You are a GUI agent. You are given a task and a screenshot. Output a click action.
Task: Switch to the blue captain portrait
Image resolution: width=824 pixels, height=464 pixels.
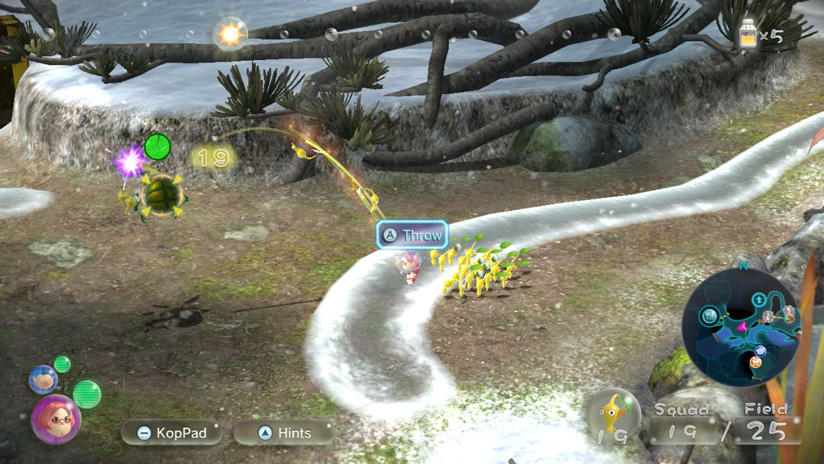click(x=42, y=379)
